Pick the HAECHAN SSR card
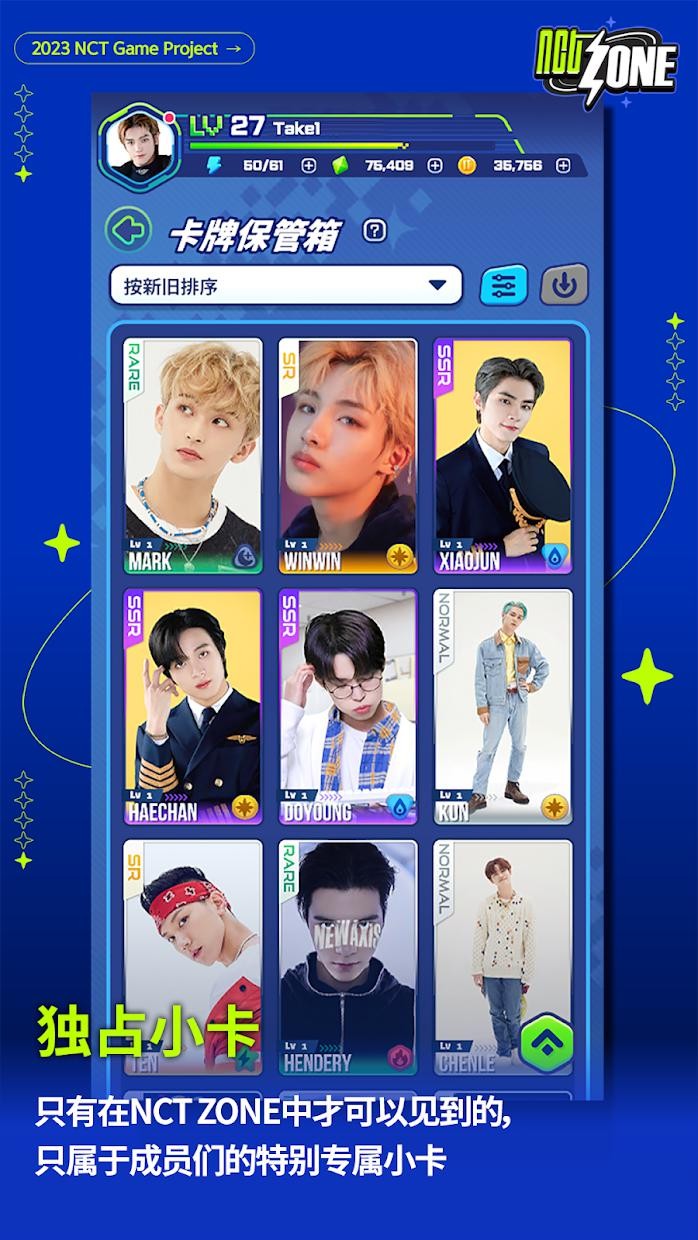Image resolution: width=698 pixels, height=1240 pixels. pos(193,707)
